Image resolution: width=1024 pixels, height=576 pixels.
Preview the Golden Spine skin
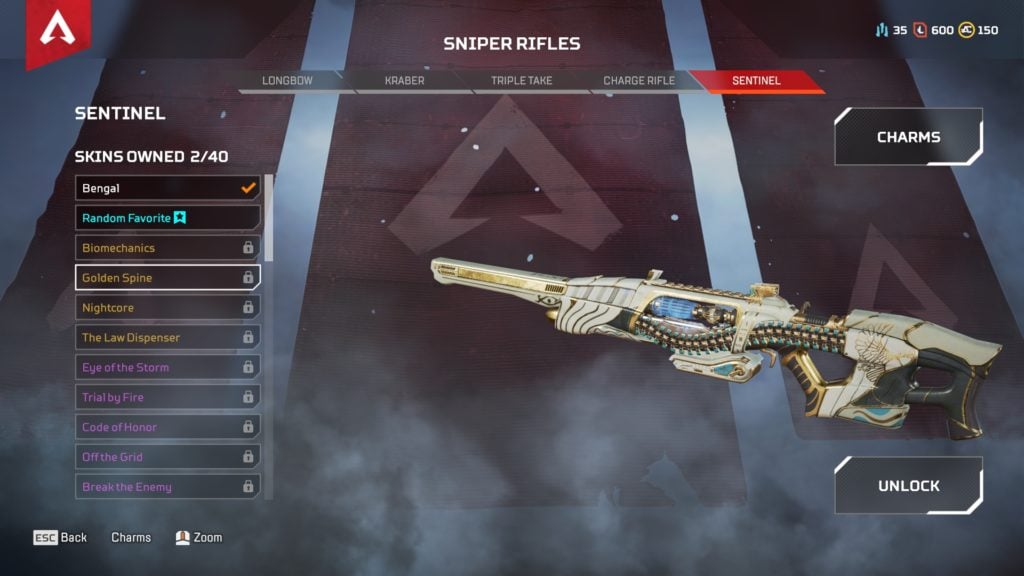click(167, 278)
